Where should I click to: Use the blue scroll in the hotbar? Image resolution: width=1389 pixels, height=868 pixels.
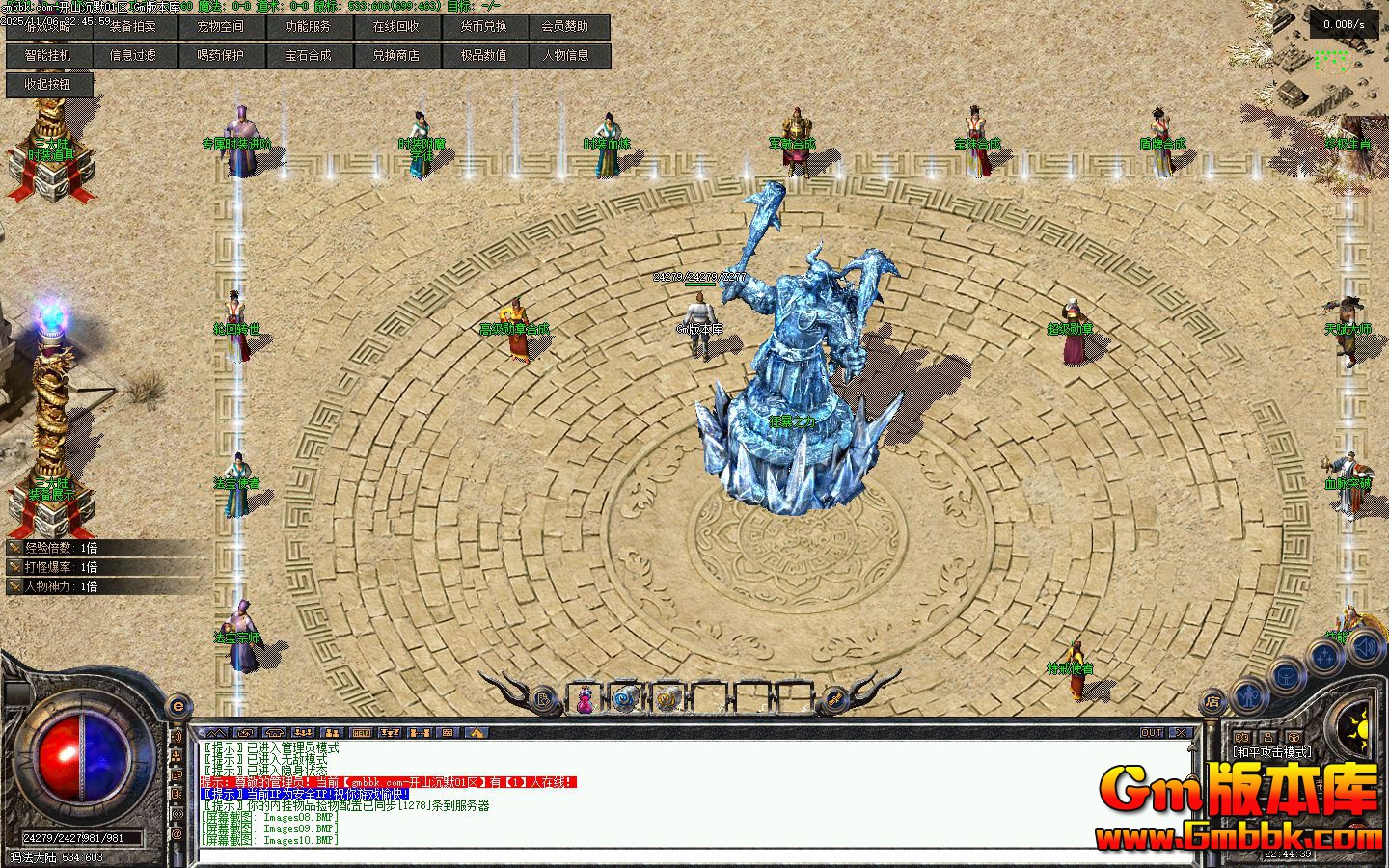[625, 698]
